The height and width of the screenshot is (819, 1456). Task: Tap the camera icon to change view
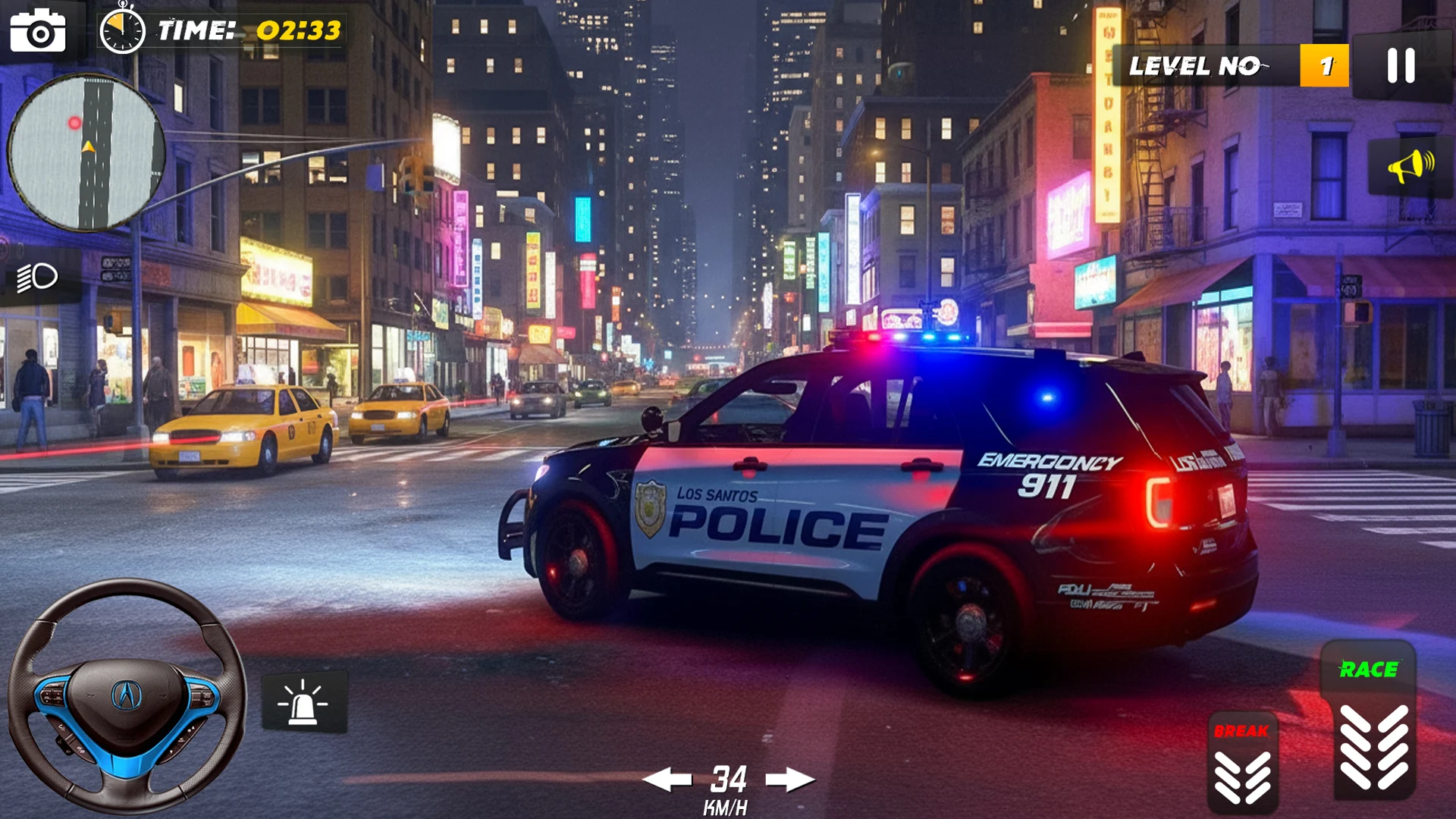pos(38,30)
